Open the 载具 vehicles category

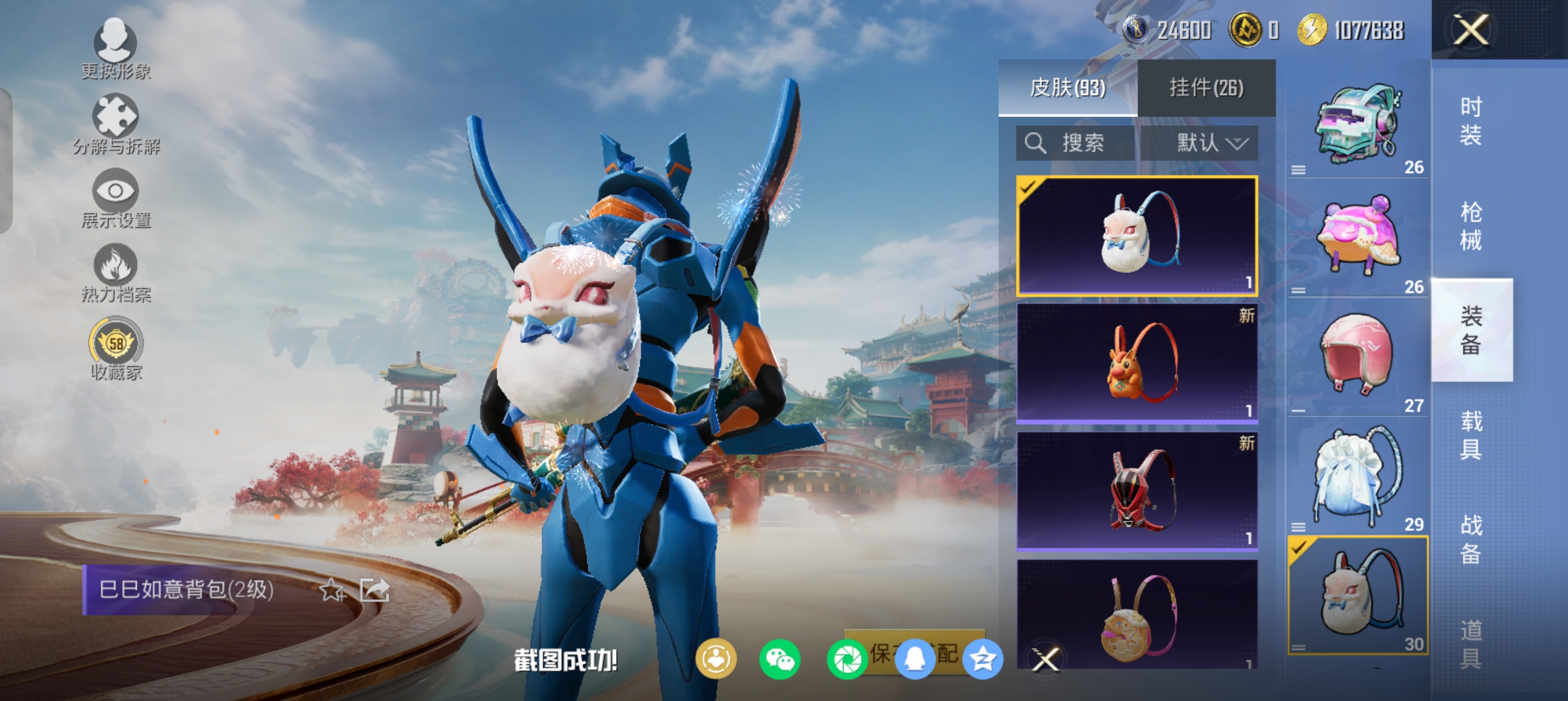(1471, 435)
